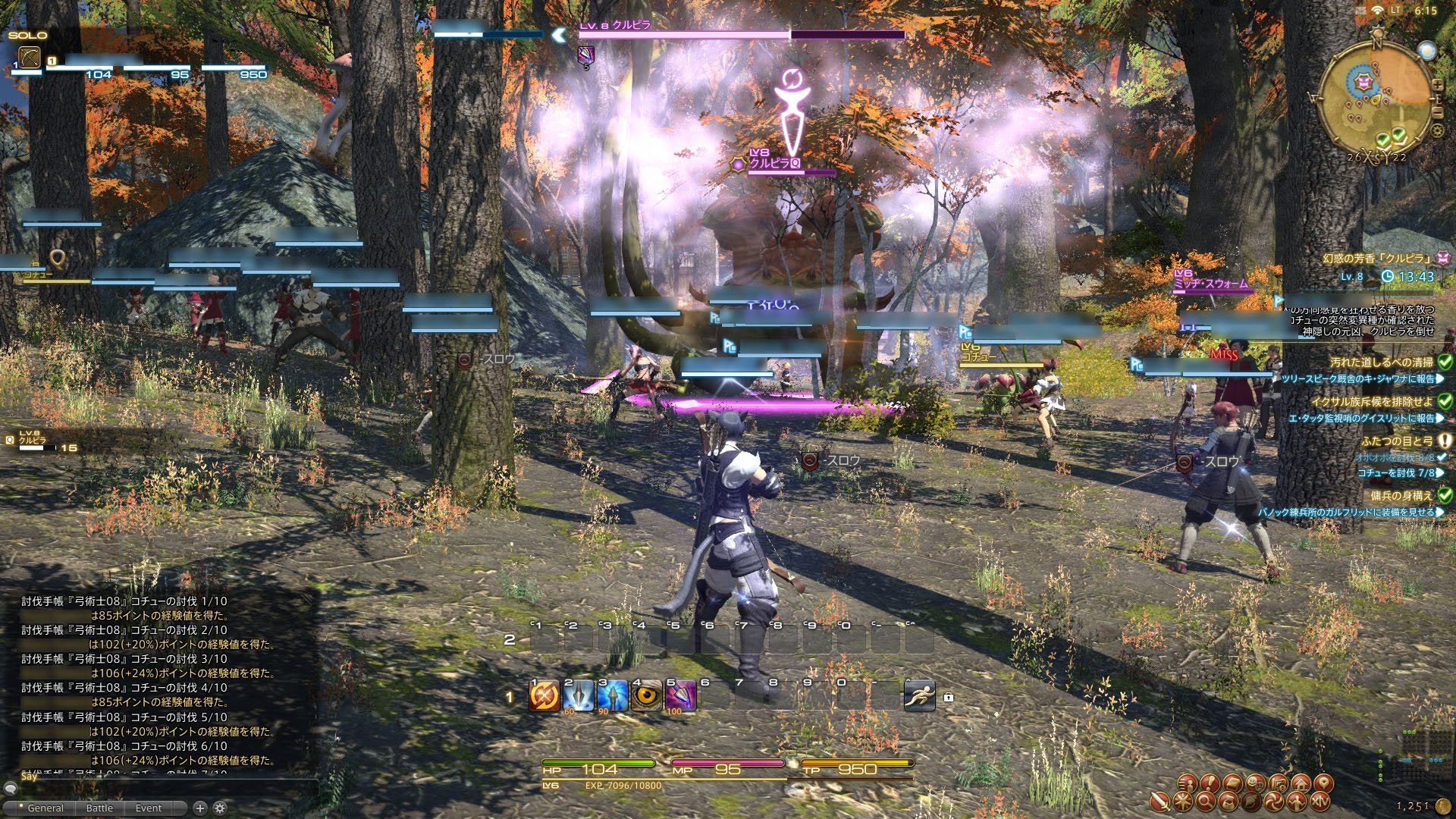Open the Inventory pouch icon

click(1228, 802)
